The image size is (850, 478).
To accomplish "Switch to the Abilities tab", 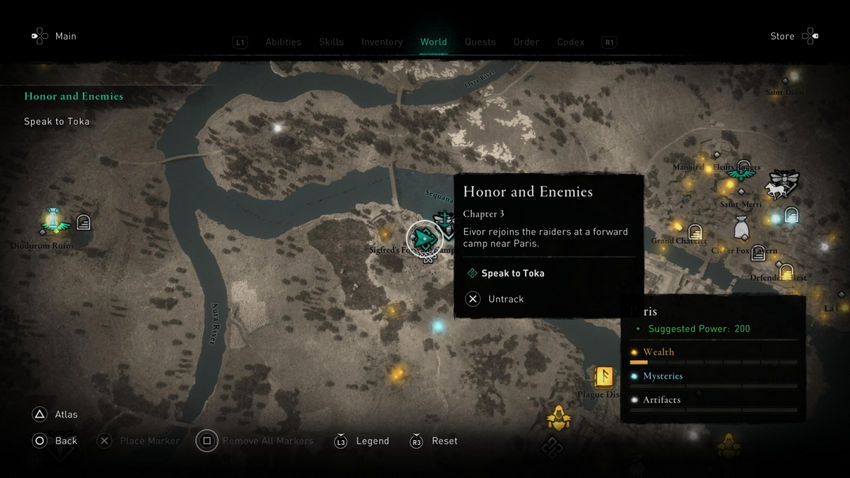I will click(x=283, y=42).
